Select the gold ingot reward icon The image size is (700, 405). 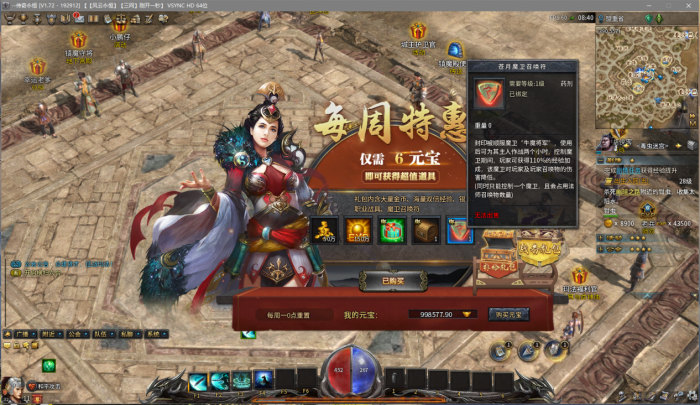[x=323, y=231]
